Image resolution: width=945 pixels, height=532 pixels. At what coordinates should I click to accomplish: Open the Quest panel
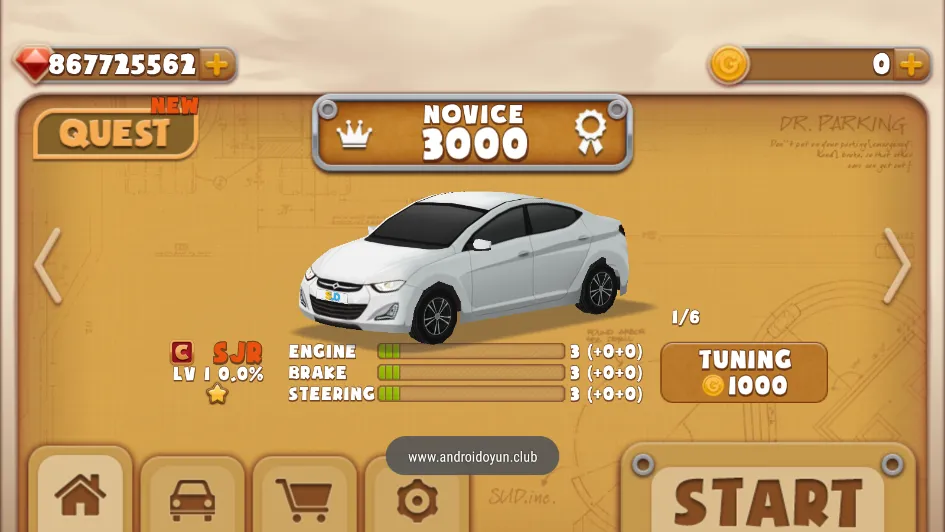coord(115,133)
